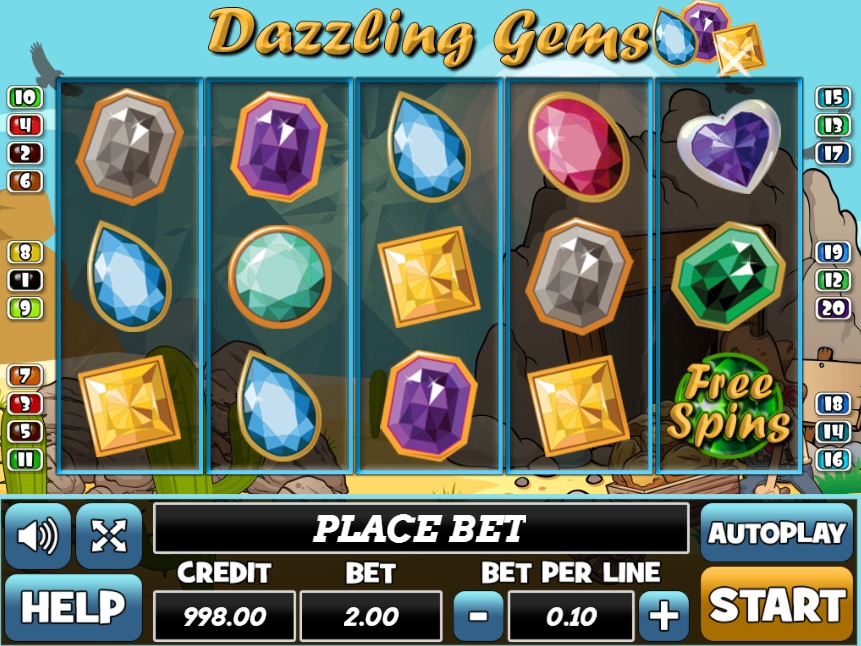
Task: Select payline number 15 marker
Action: click(832, 98)
